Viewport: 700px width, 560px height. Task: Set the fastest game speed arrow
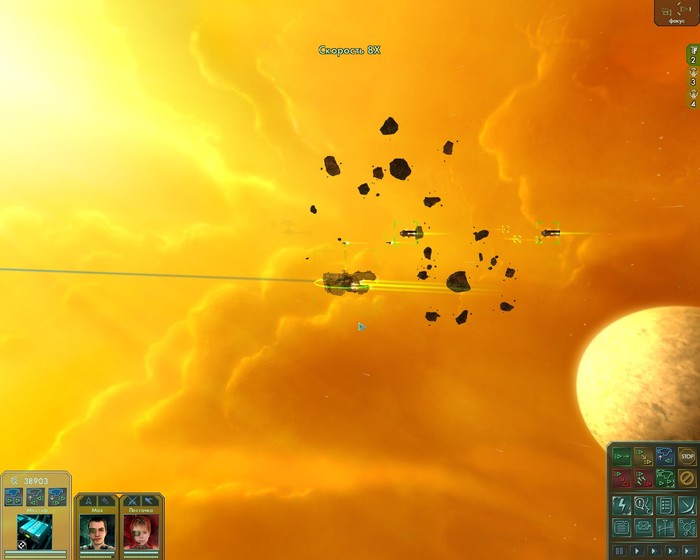[x=686, y=550]
